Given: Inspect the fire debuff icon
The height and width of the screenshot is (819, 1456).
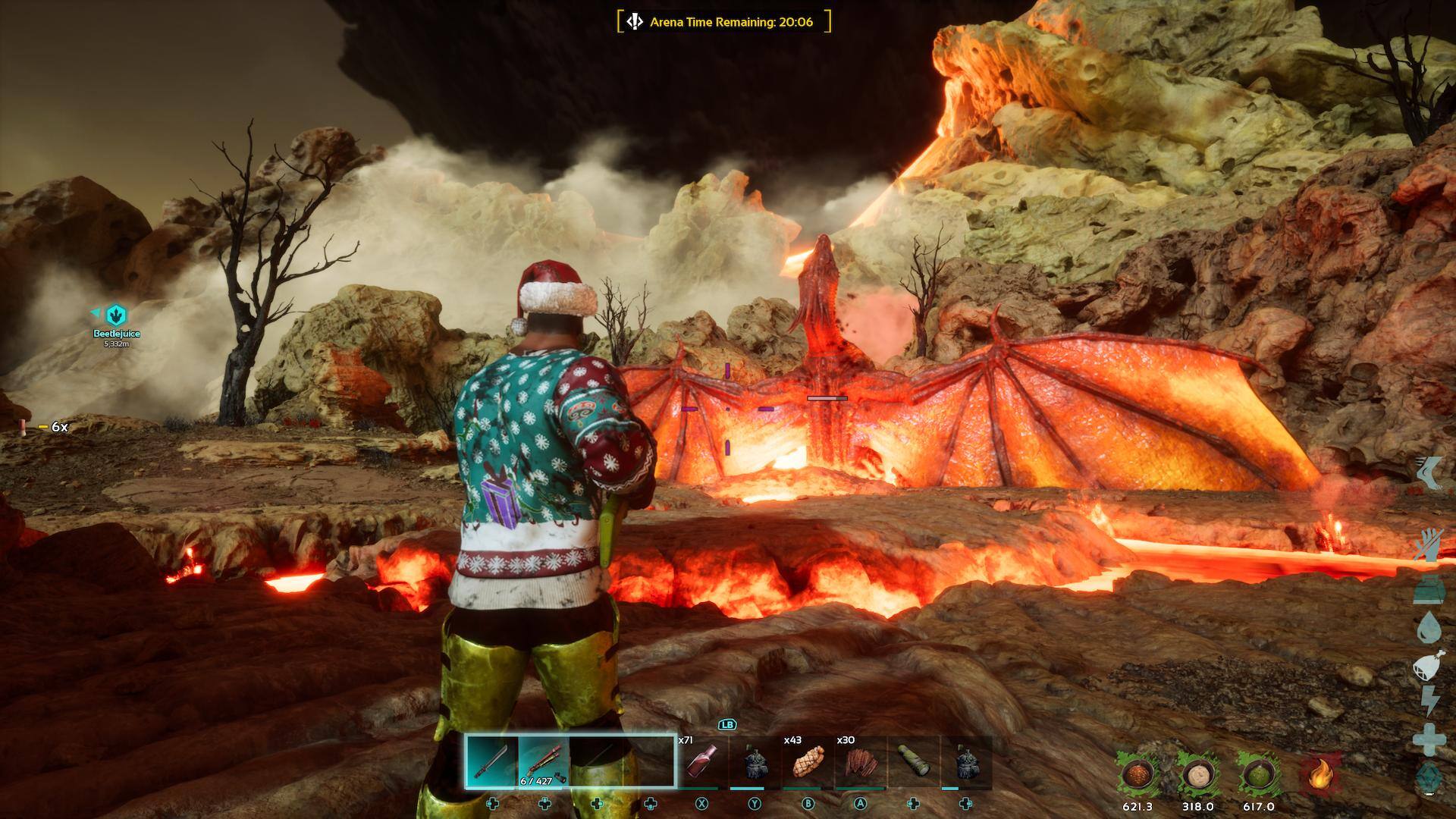Looking at the screenshot, I should coord(1319,775).
